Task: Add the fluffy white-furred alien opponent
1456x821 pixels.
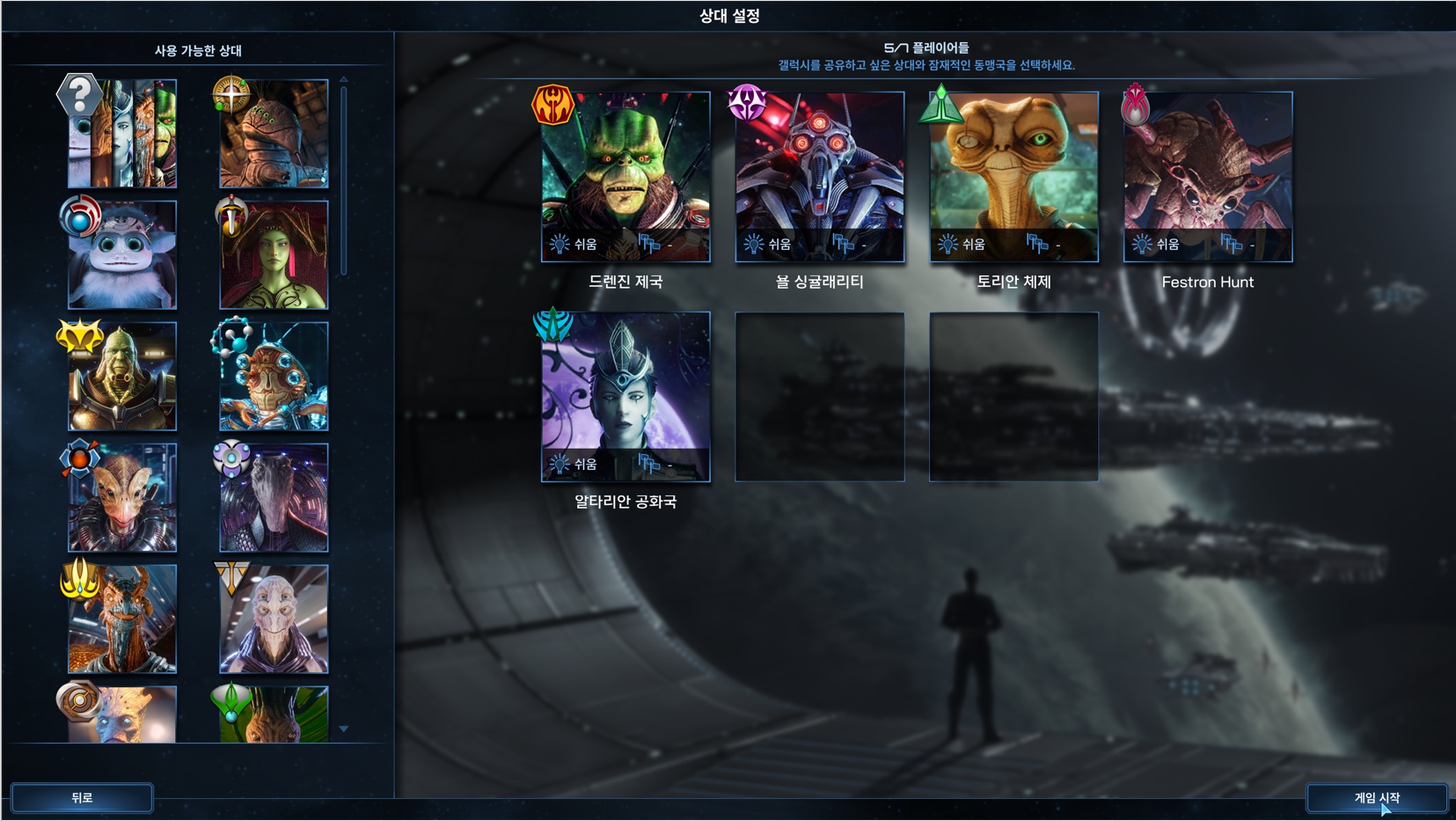Action: tap(122, 255)
